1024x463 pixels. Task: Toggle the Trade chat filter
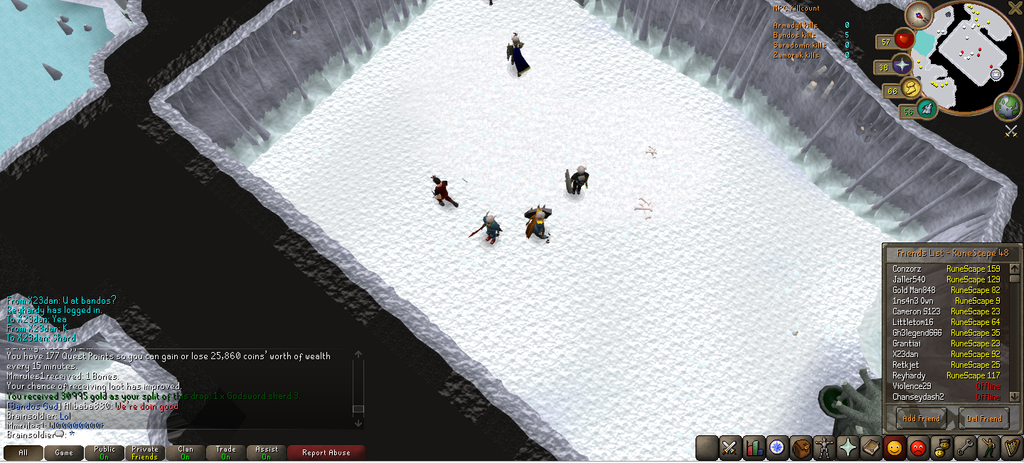click(x=226, y=452)
